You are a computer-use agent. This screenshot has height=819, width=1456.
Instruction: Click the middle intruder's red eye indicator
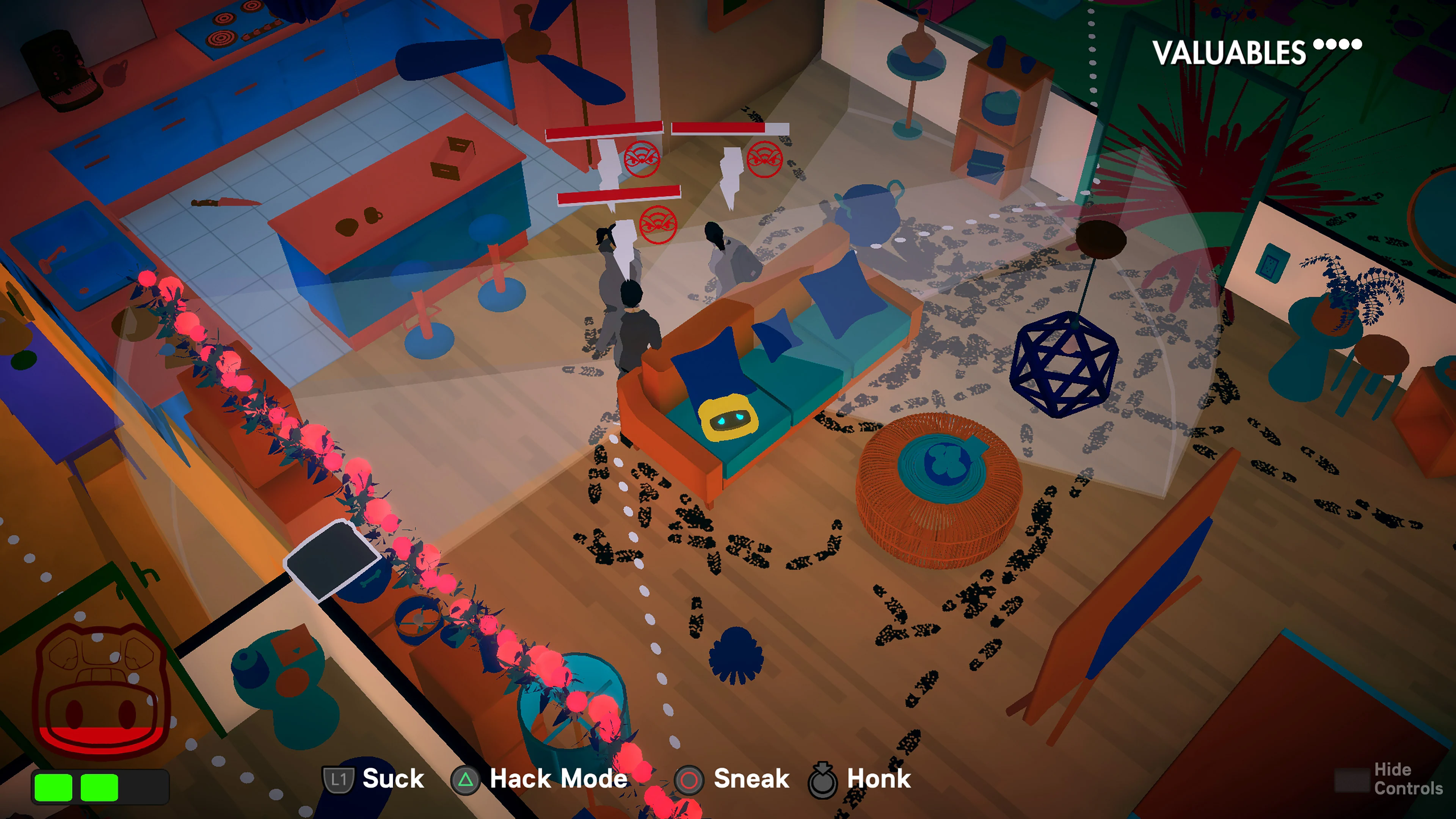(x=659, y=225)
